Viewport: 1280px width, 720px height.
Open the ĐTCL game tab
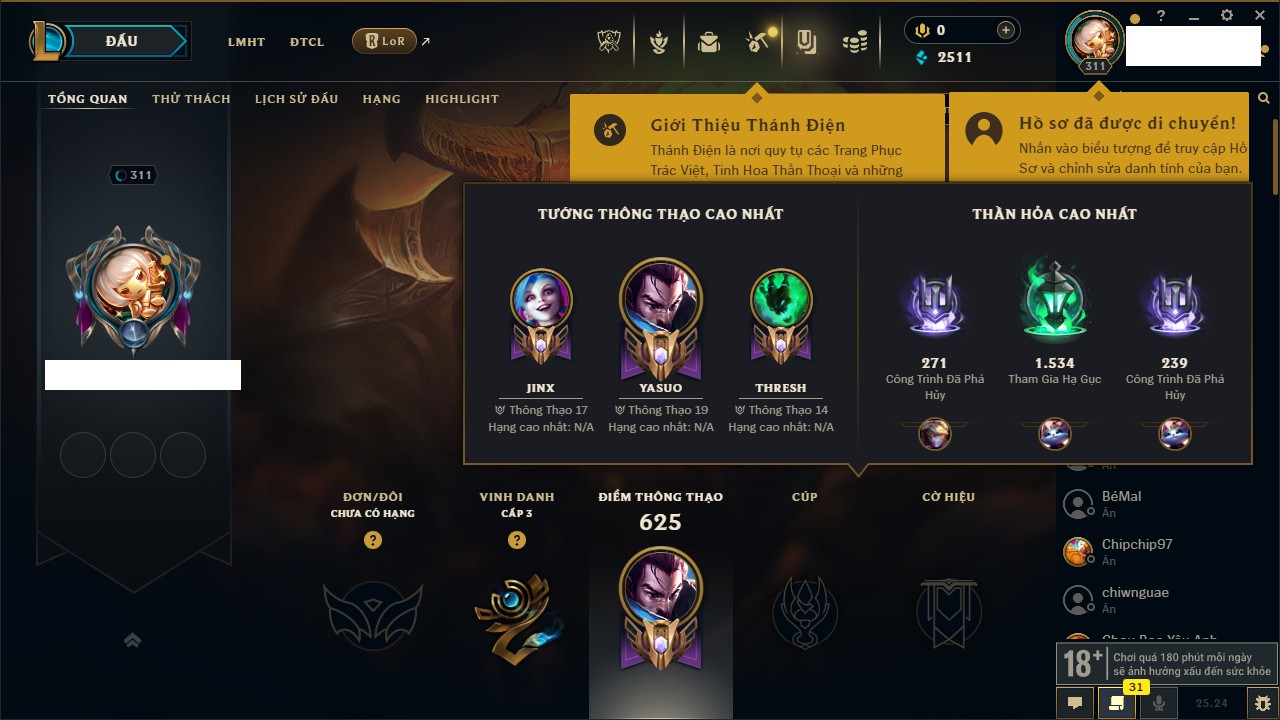click(x=307, y=42)
